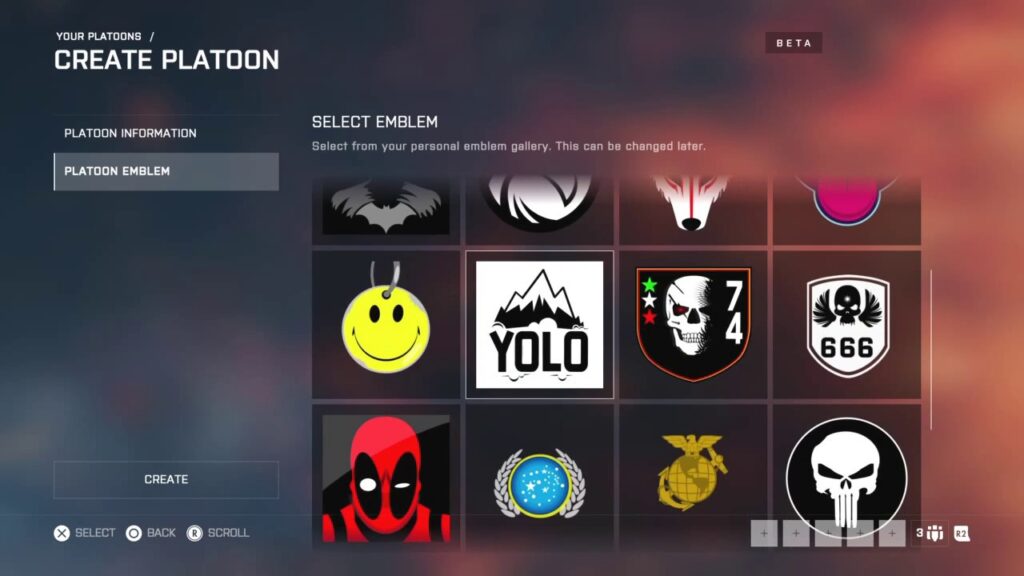Go back to Your Platoons breadcrumb

(98, 37)
